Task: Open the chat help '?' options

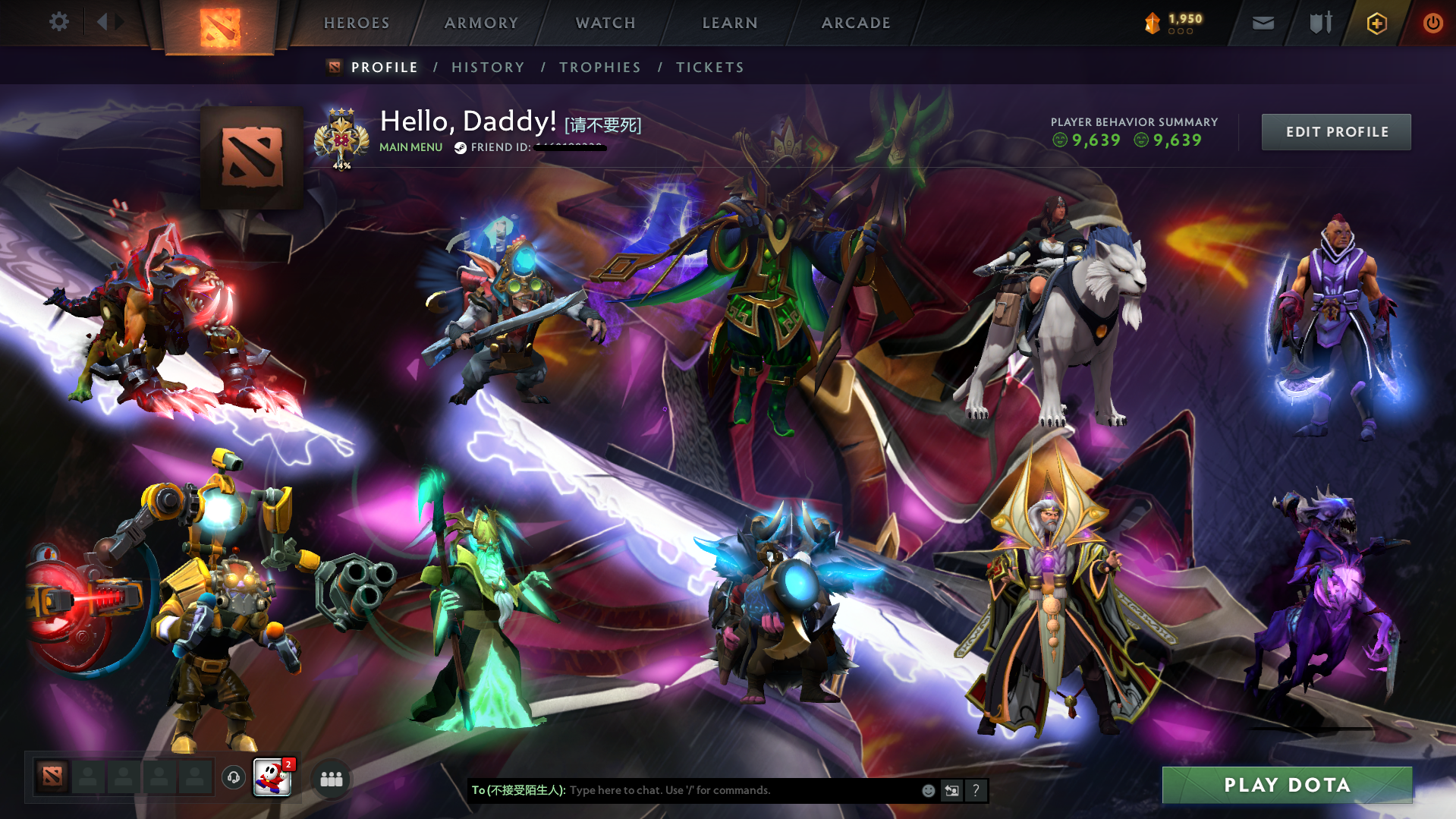Action: 976,790
